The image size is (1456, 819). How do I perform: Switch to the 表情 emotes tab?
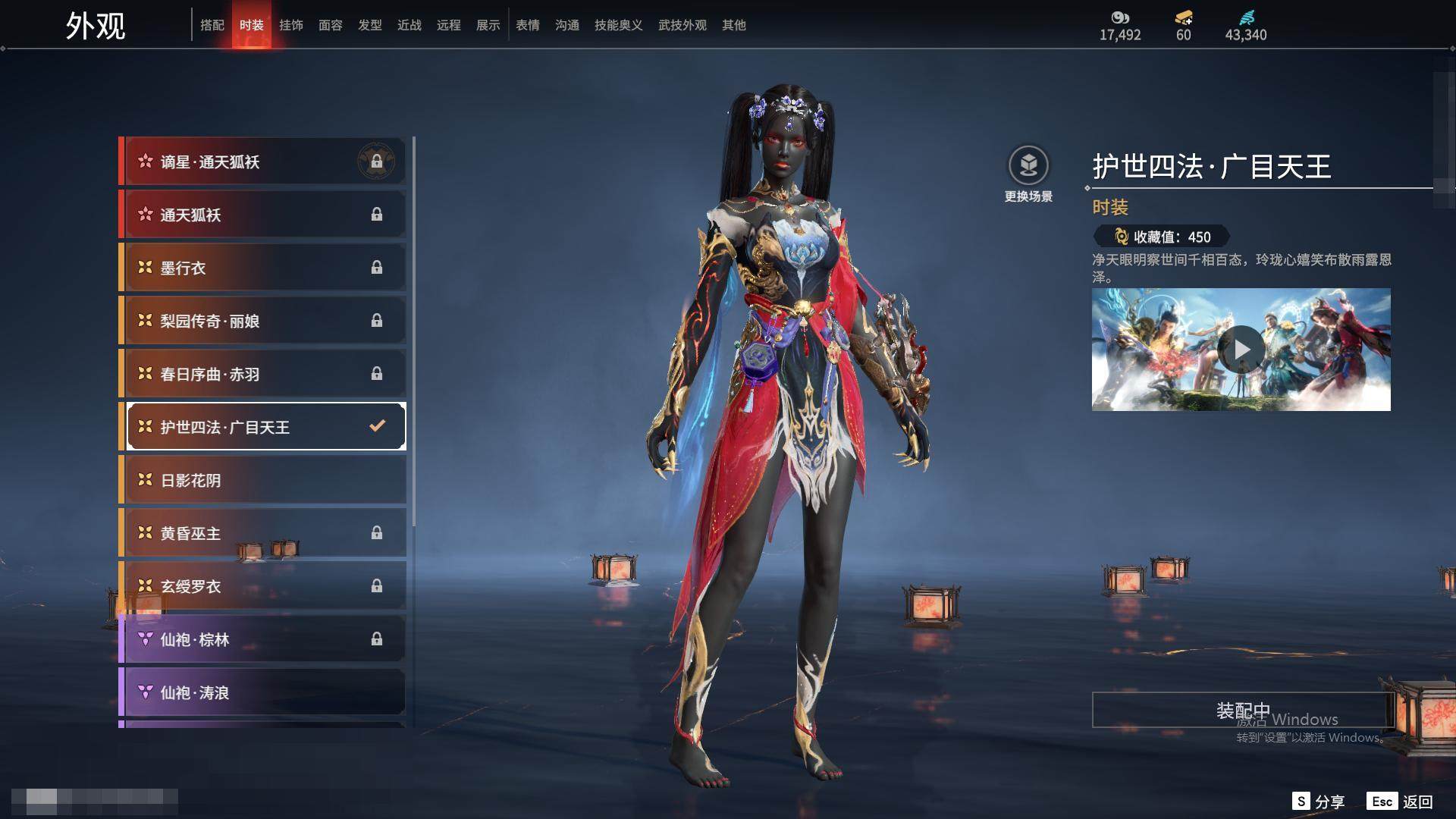click(x=528, y=25)
